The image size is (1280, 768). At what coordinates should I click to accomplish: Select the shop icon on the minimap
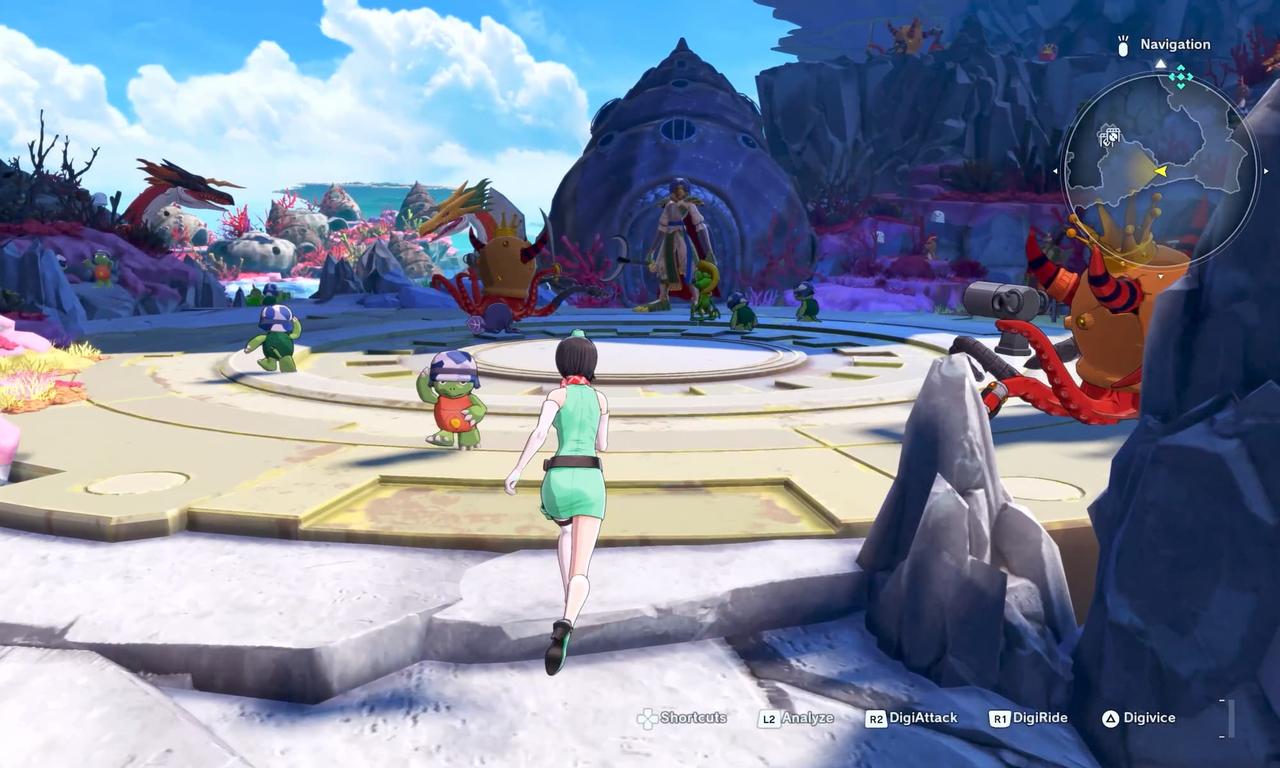click(1110, 136)
